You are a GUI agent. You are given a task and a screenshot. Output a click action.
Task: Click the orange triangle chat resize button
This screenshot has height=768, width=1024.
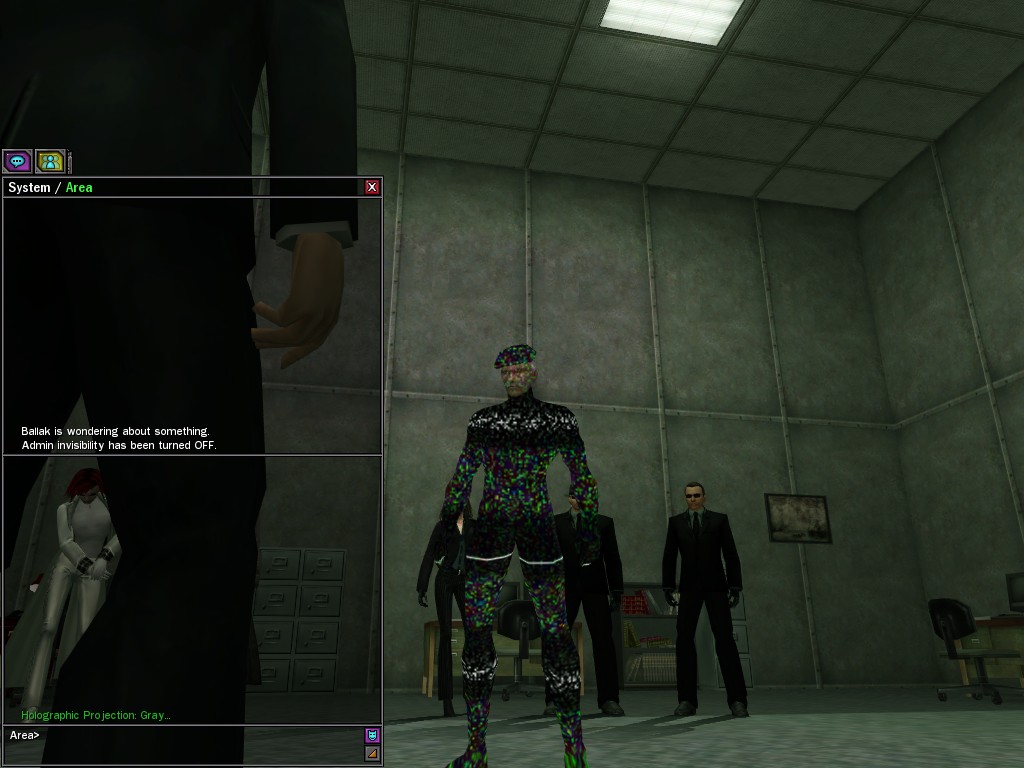[x=372, y=753]
